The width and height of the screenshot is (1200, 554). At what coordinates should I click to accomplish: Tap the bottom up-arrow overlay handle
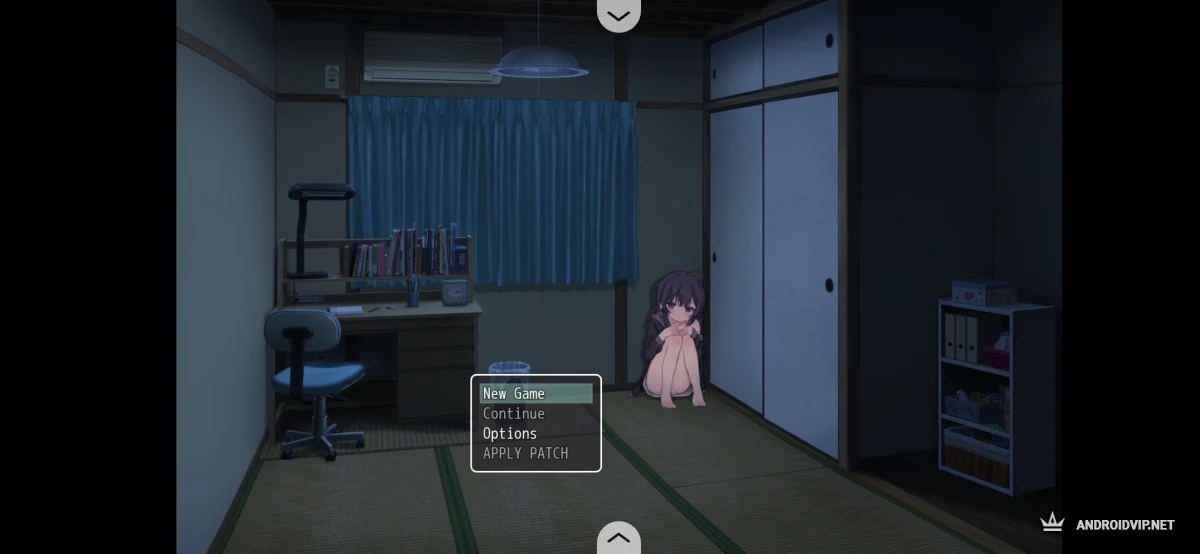618,539
